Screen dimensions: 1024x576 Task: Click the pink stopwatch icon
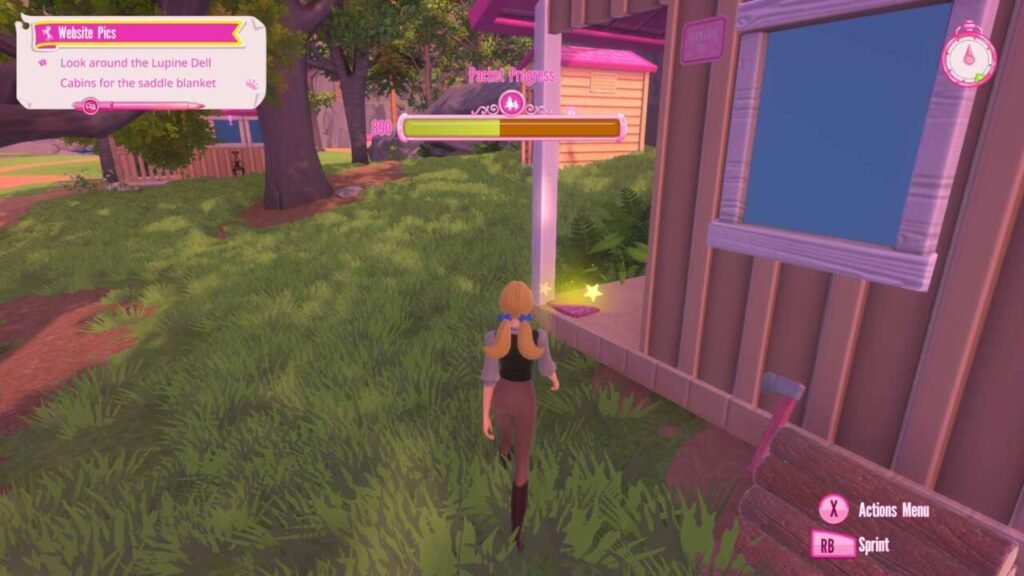(968, 58)
